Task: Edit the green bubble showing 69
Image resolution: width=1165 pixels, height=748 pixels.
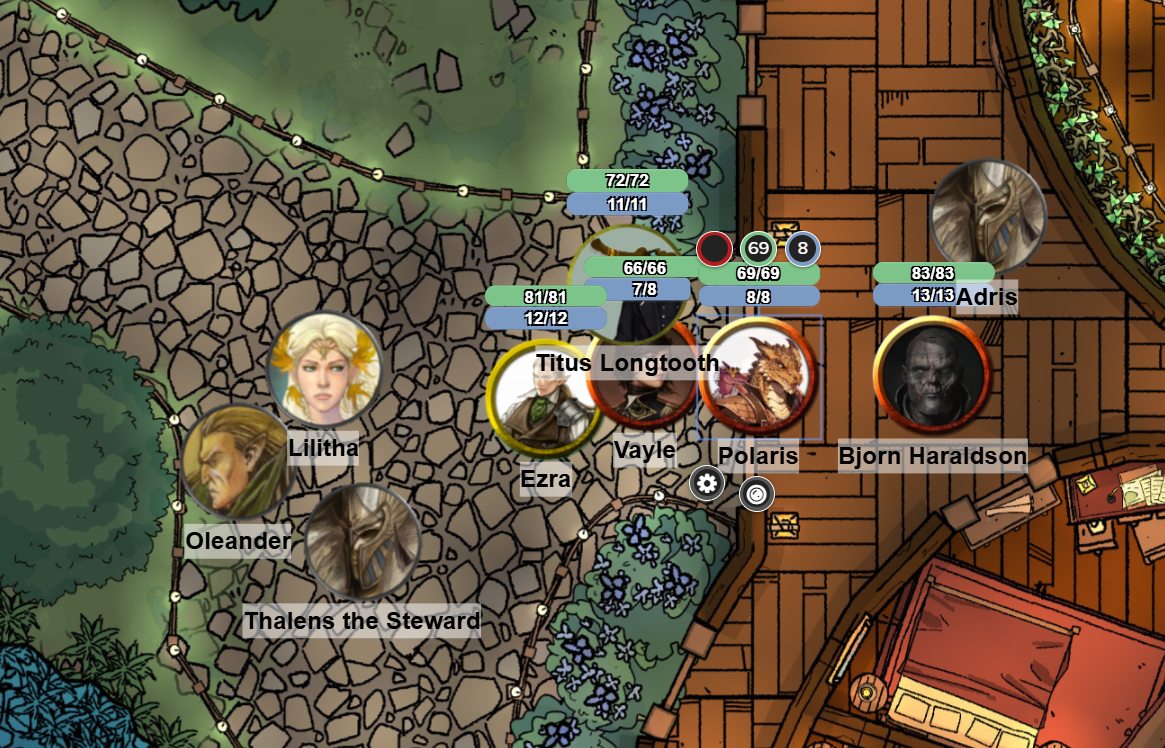Action: pyautogui.click(x=758, y=248)
